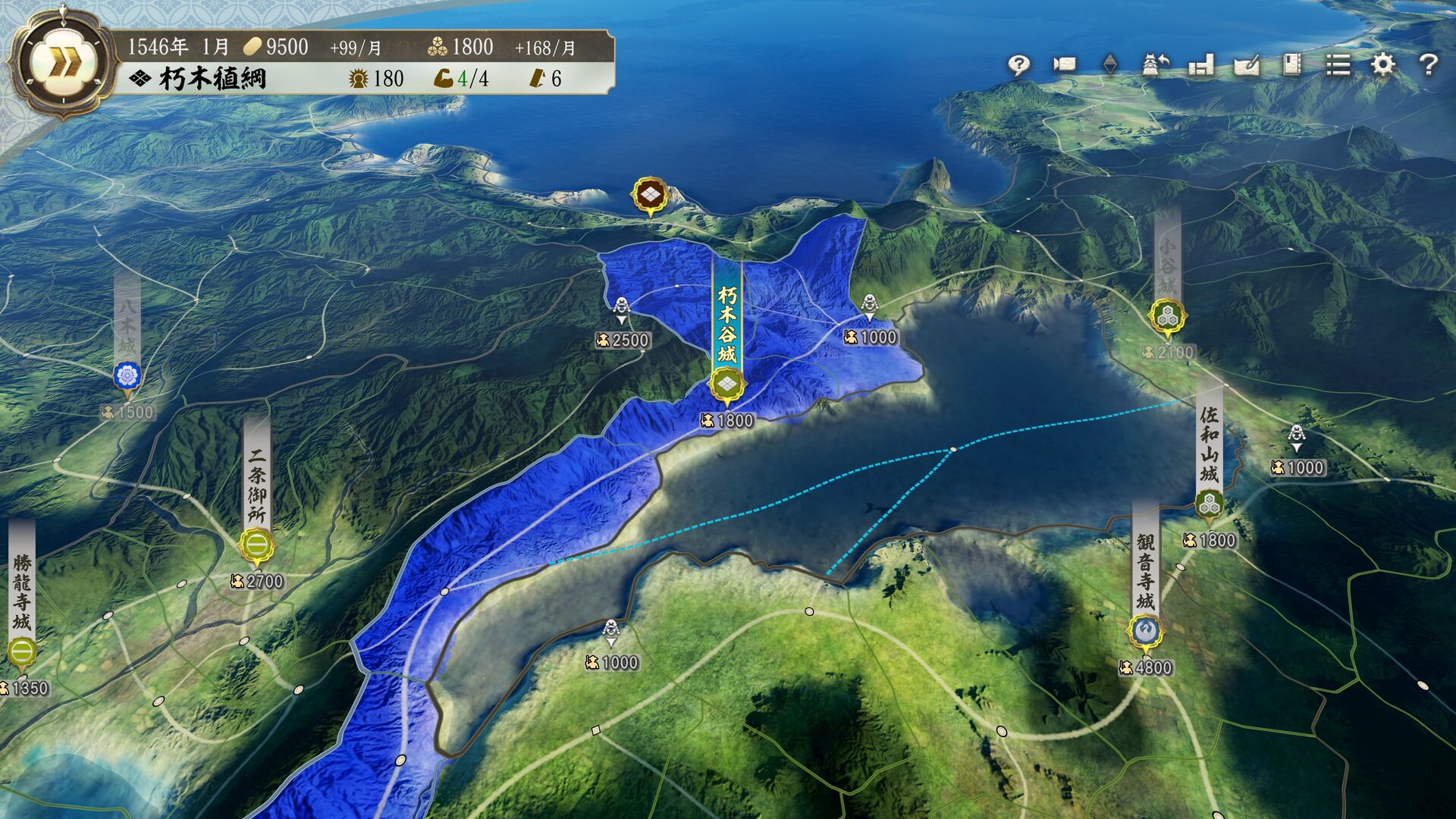Select the 勝龍寺城 castle marker
Screen dimensions: 1456x819
(x=22, y=651)
